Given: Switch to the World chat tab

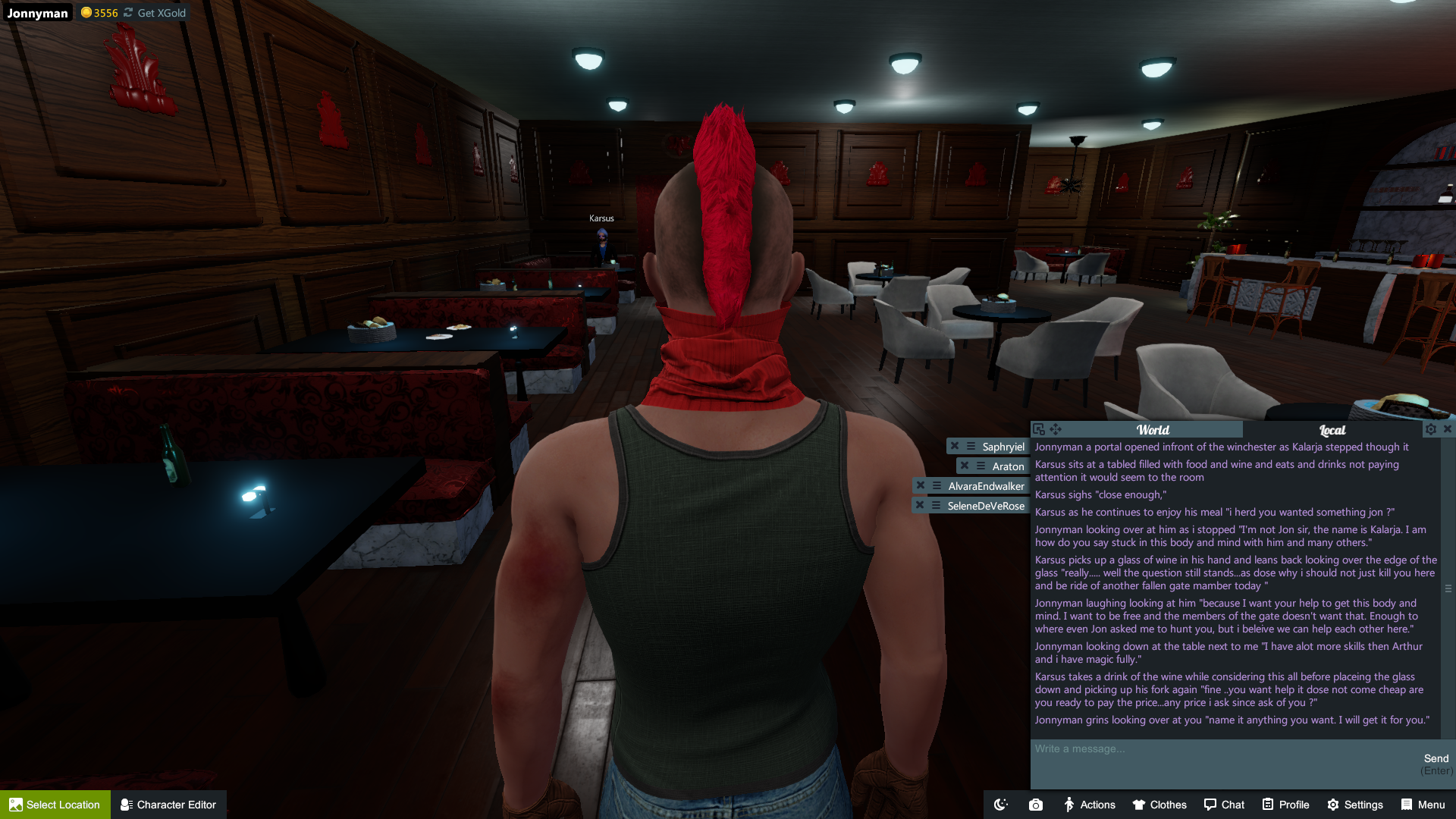Looking at the screenshot, I should click(1152, 430).
